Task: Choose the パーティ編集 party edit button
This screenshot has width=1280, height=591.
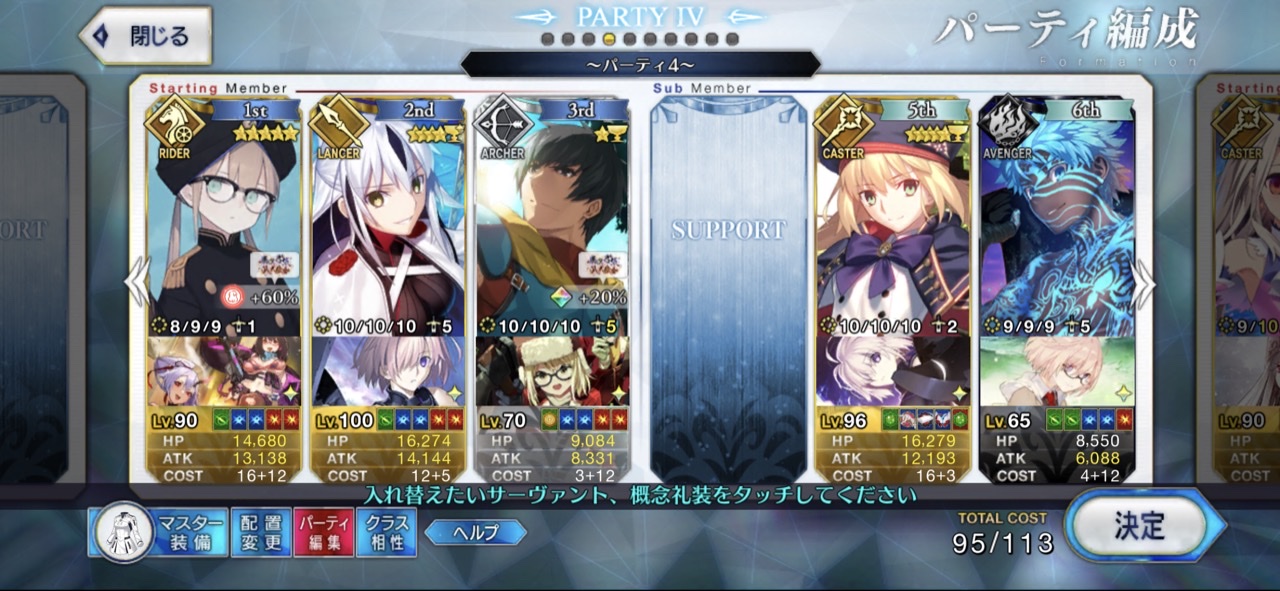Action: (x=322, y=532)
